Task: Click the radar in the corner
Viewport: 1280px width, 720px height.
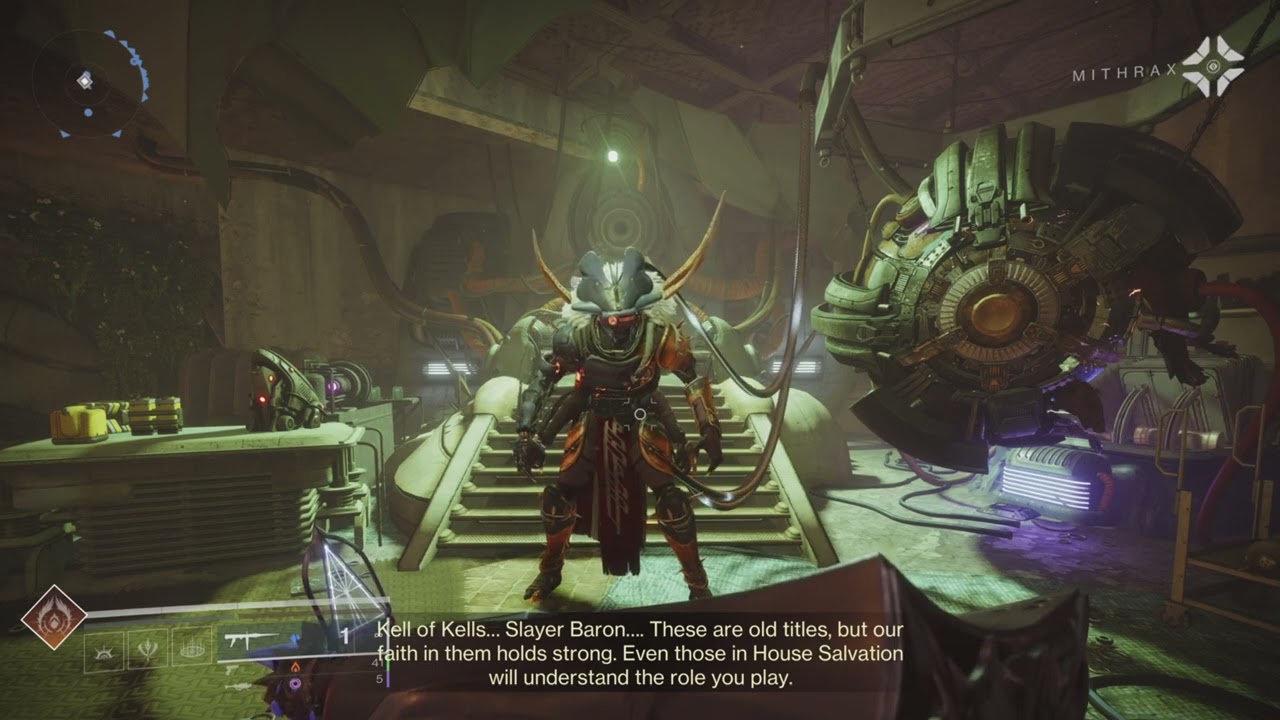Action: 86,81
